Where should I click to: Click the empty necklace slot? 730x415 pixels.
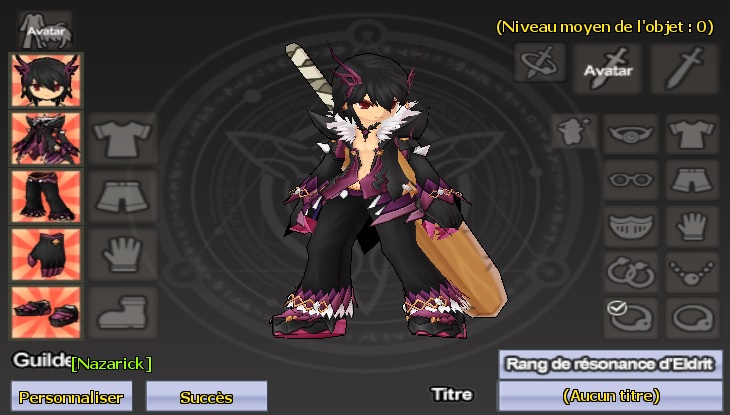pyautogui.click(x=691, y=271)
